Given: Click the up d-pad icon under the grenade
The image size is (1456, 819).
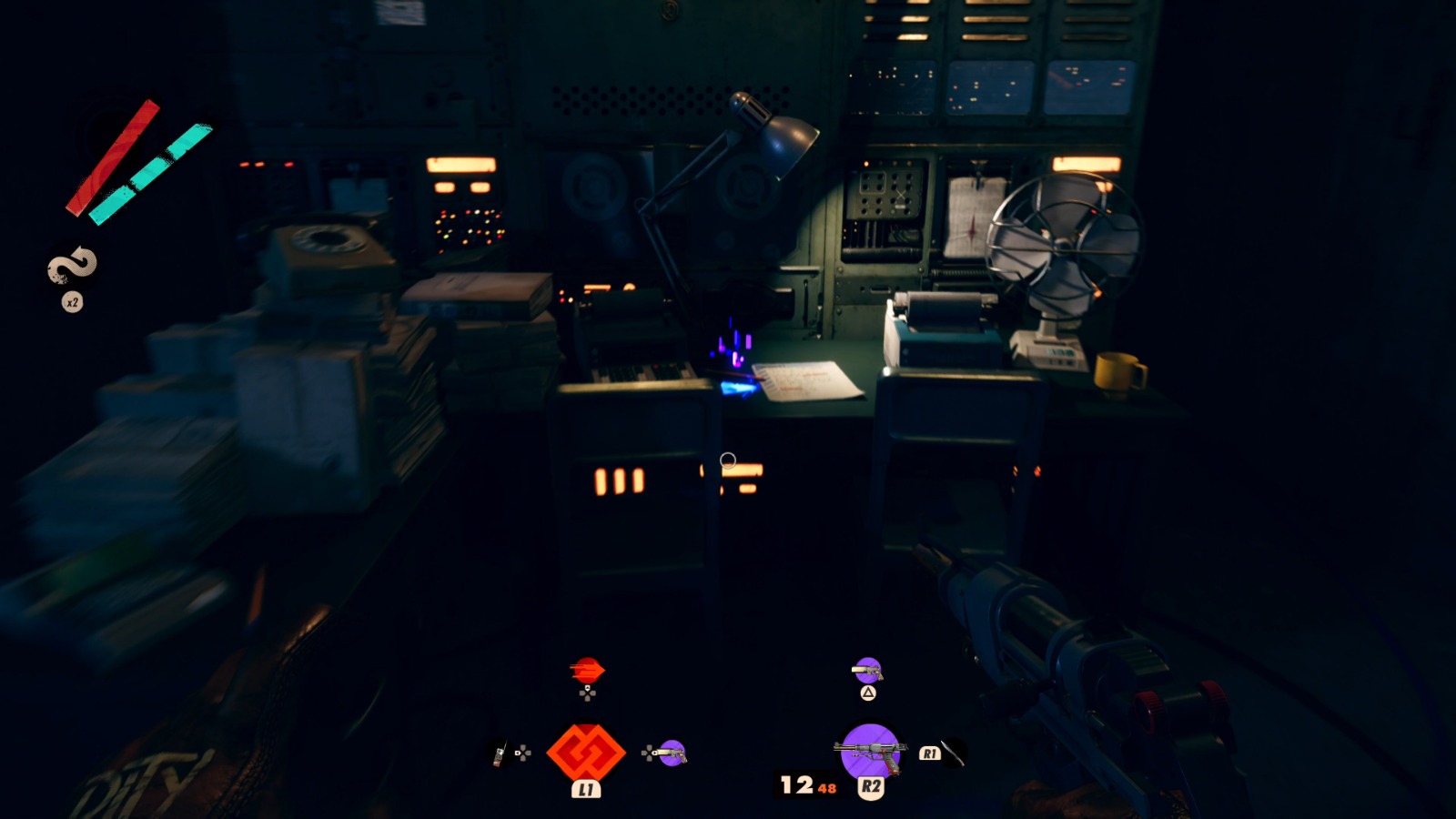Looking at the screenshot, I should click(x=587, y=692).
